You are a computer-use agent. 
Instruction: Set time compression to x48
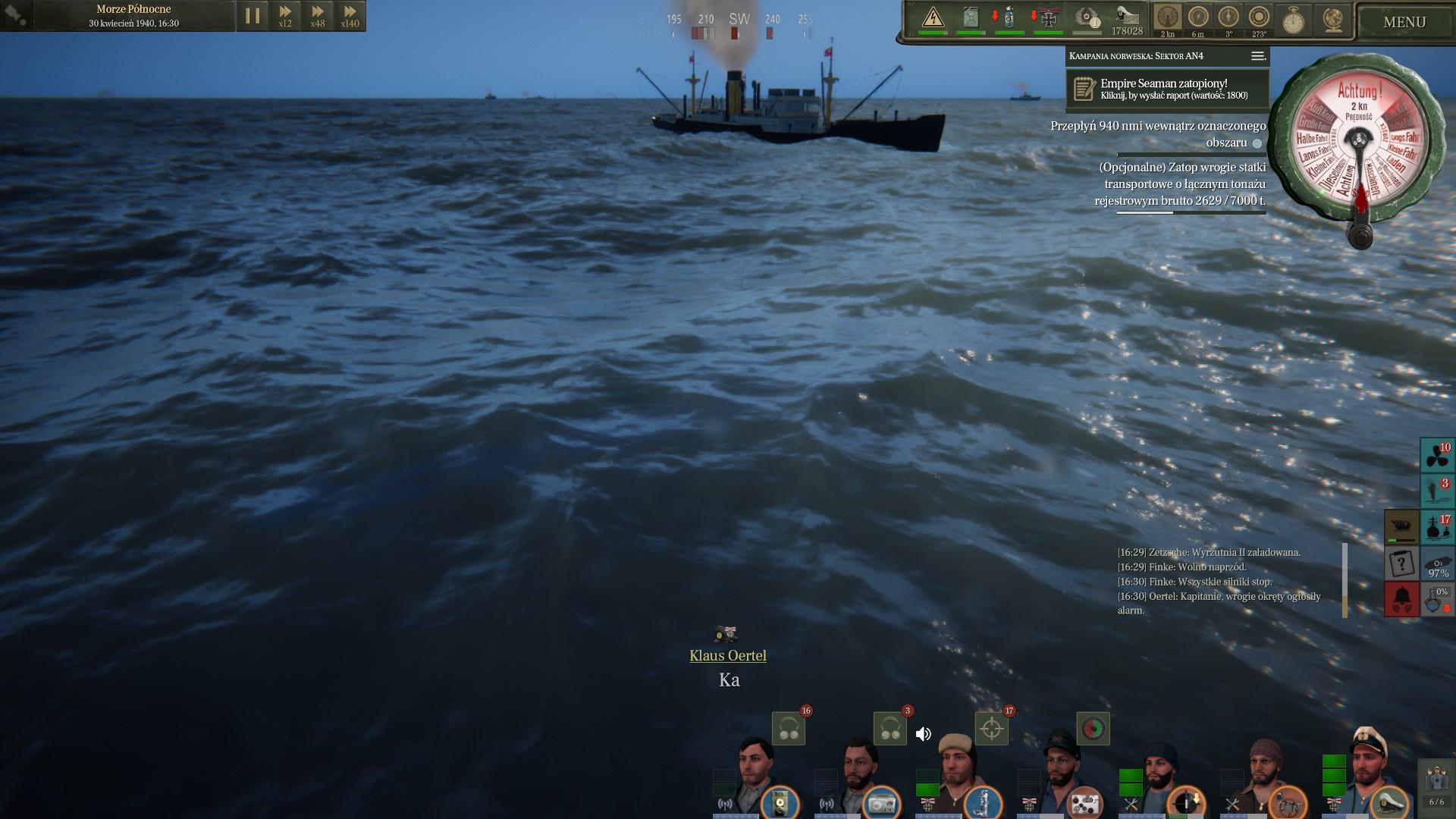click(x=318, y=16)
